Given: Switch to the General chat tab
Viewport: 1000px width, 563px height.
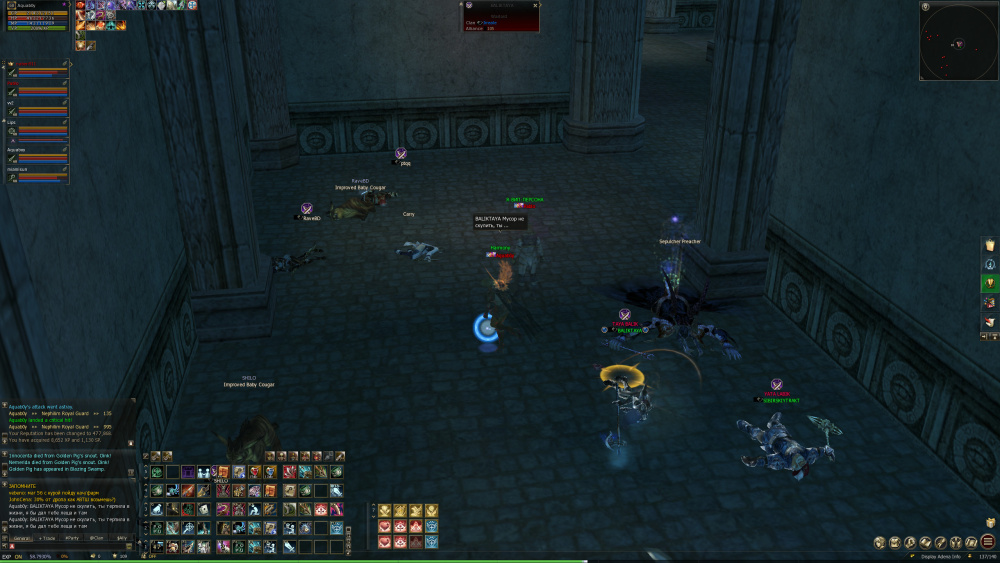Looking at the screenshot, I should 21,538.
